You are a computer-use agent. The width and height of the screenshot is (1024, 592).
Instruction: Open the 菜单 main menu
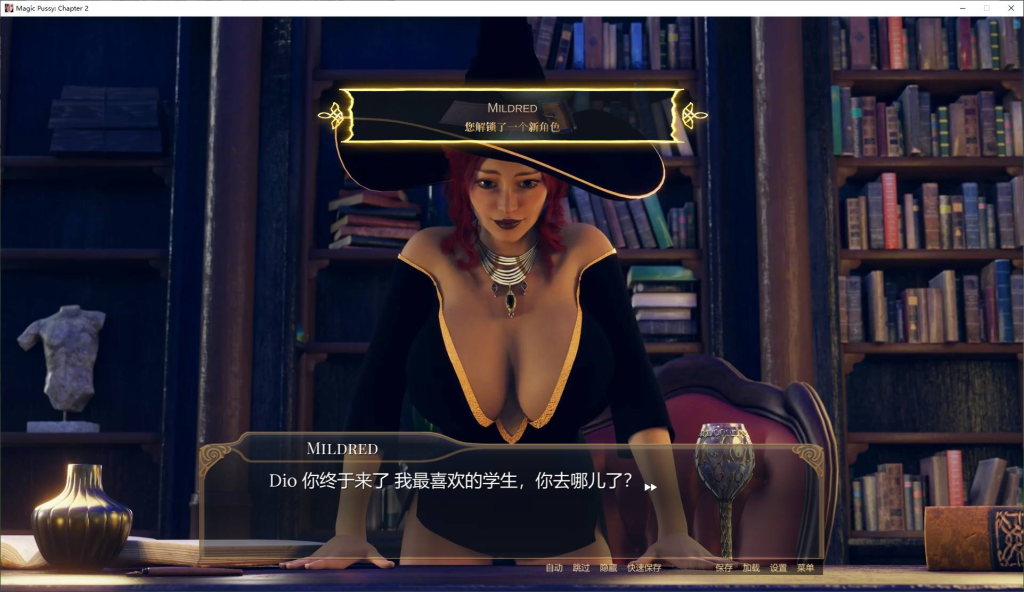point(805,568)
